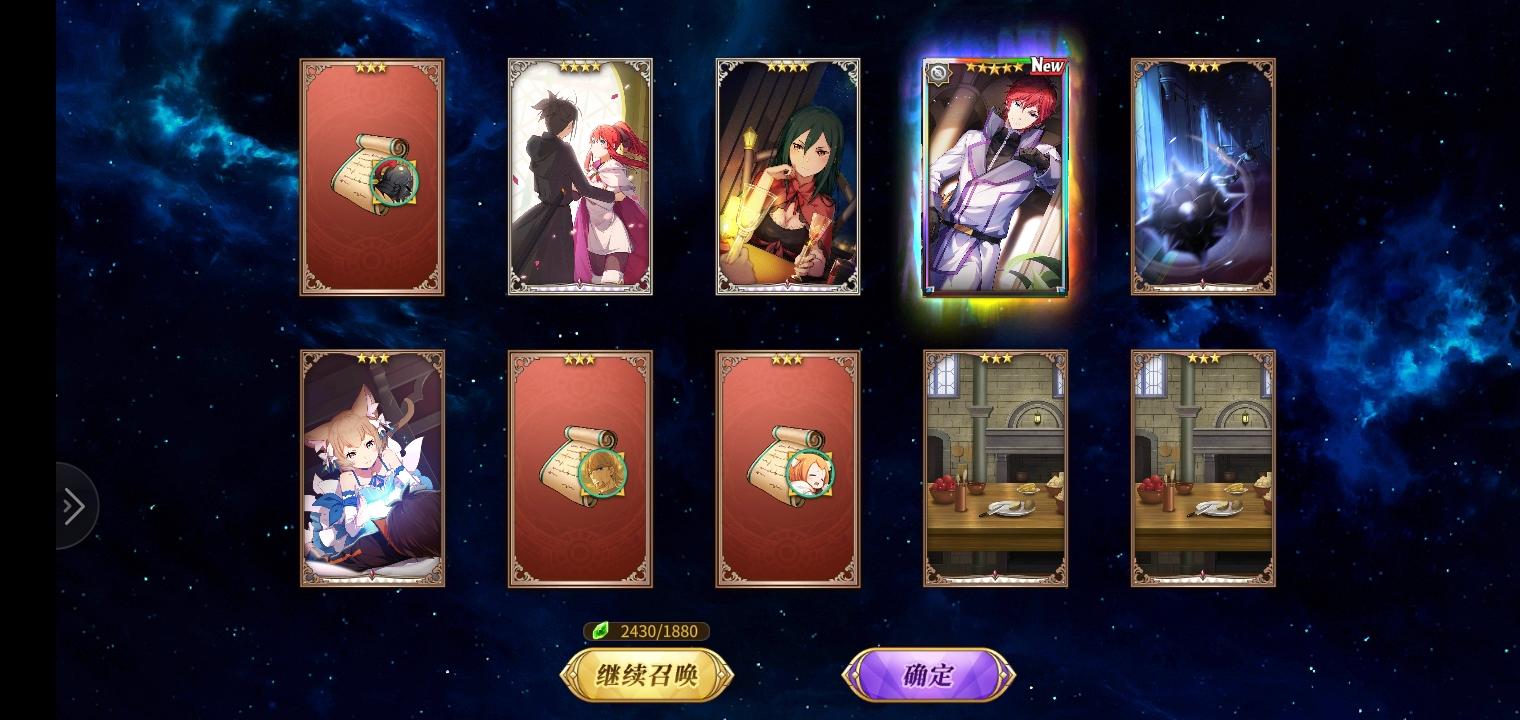1520x720 pixels.
Task: Click the New badge on the rainbow card
Action: click(x=1046, y=67)
